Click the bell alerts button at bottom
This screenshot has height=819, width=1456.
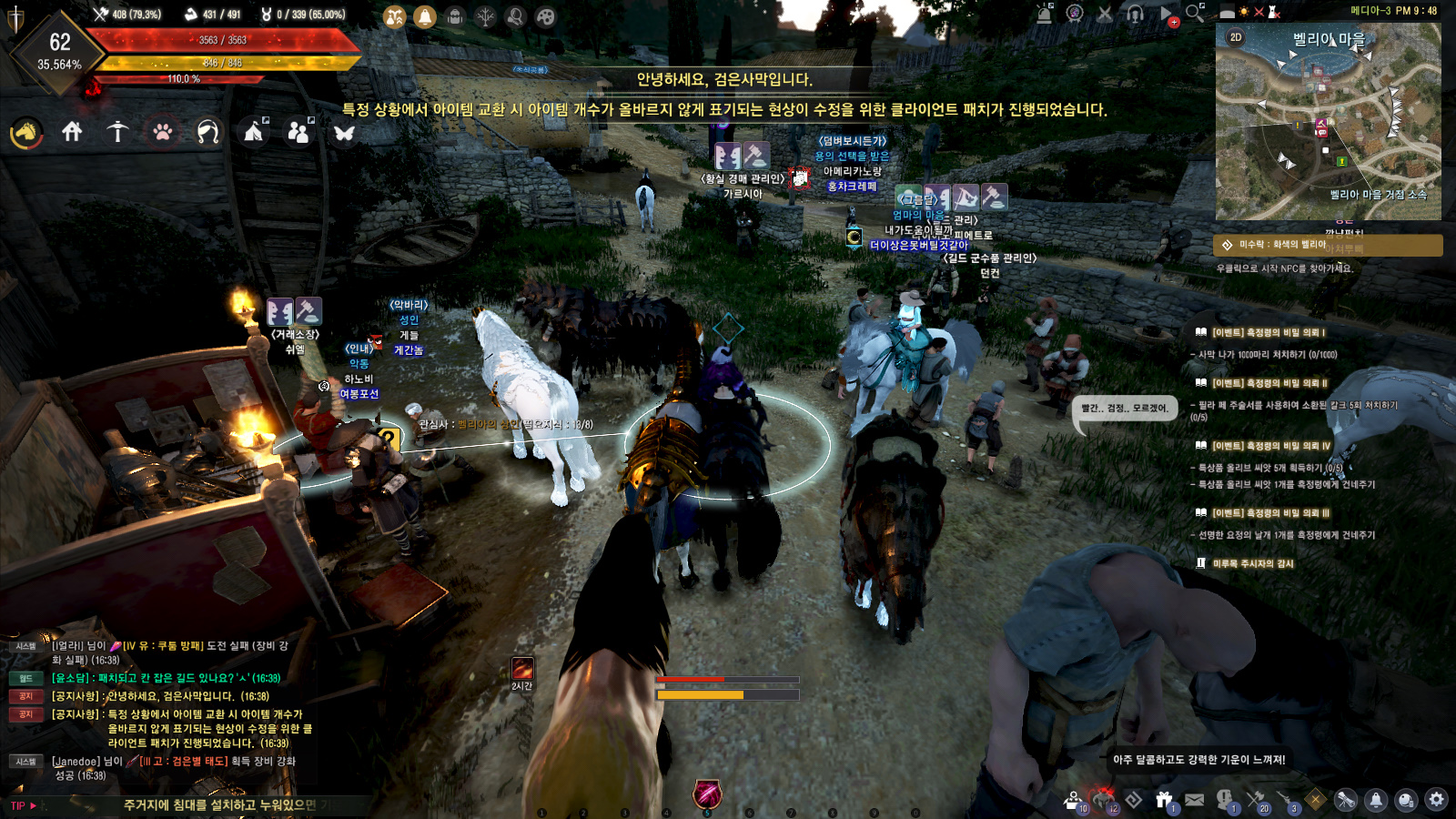click(x=1376, y=800)
